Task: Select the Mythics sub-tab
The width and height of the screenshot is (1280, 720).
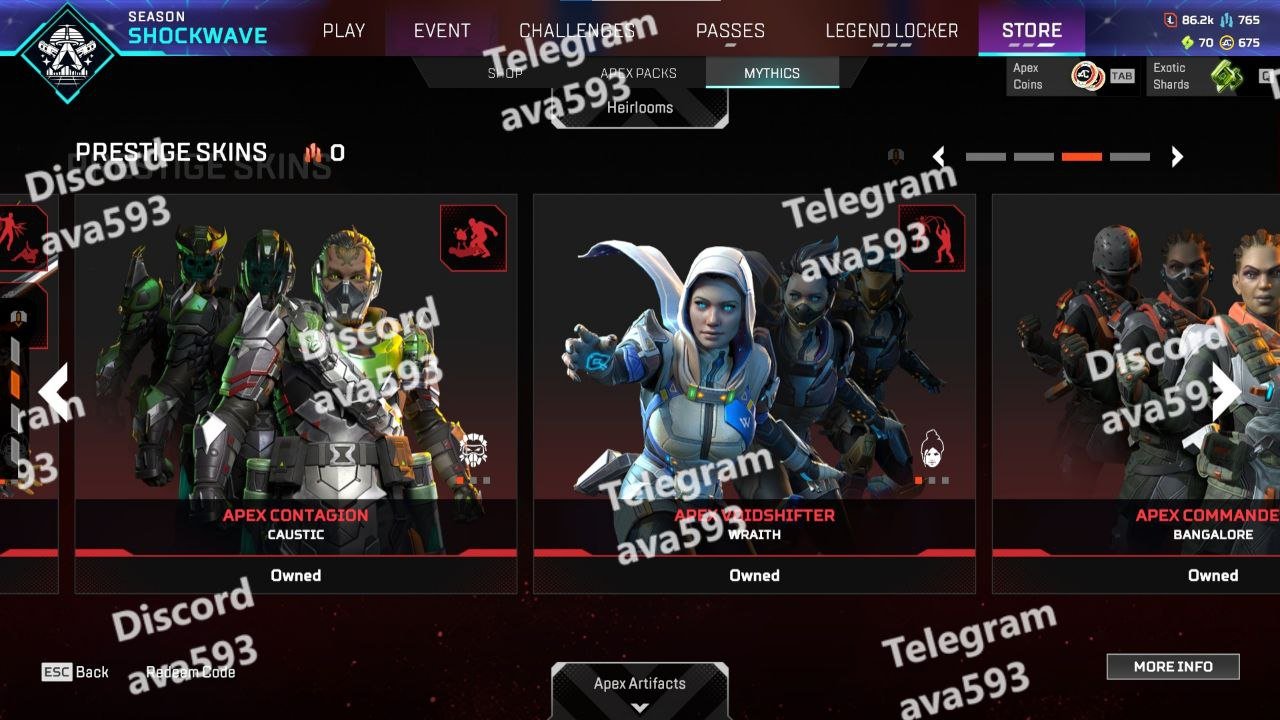Action: (771, 73)
